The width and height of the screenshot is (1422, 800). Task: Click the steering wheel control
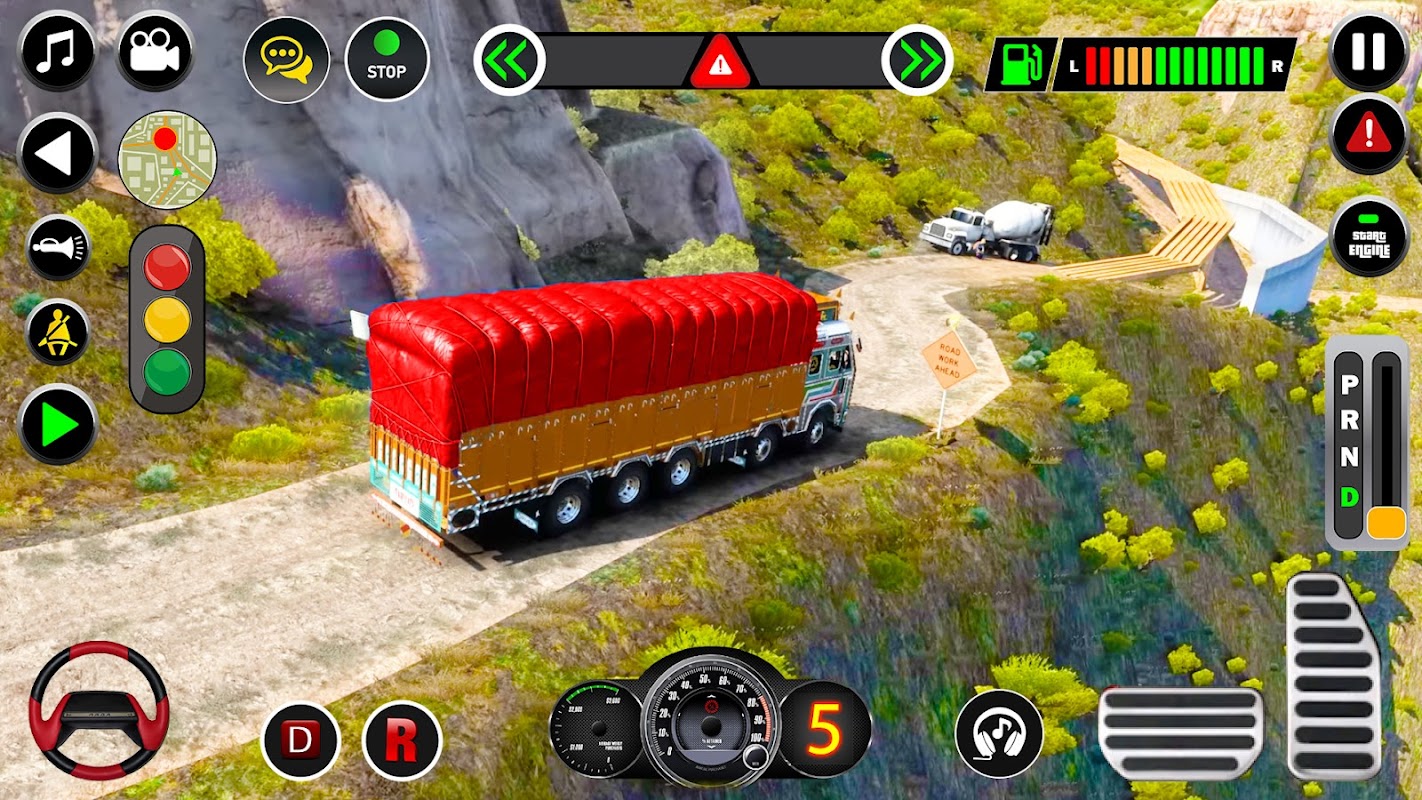pyautogui.click(x=99, y=711)
